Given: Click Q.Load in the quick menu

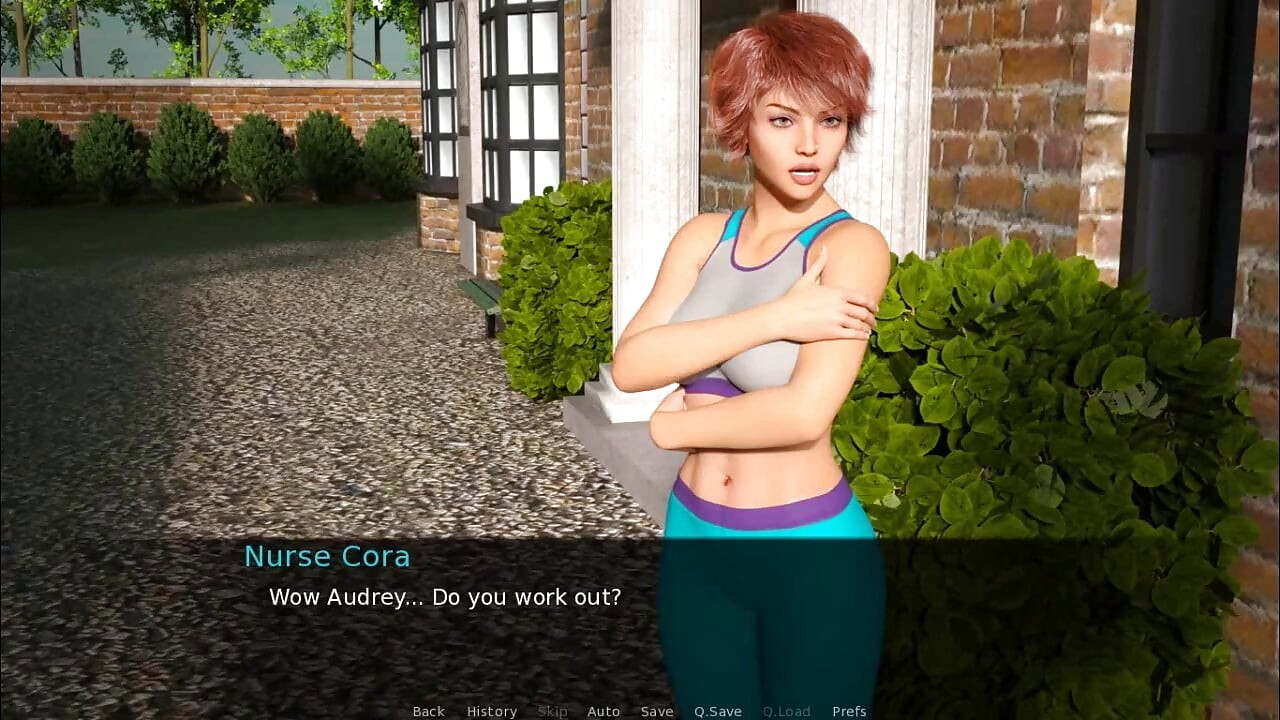Looking at the screenshot, I should 786,711.
